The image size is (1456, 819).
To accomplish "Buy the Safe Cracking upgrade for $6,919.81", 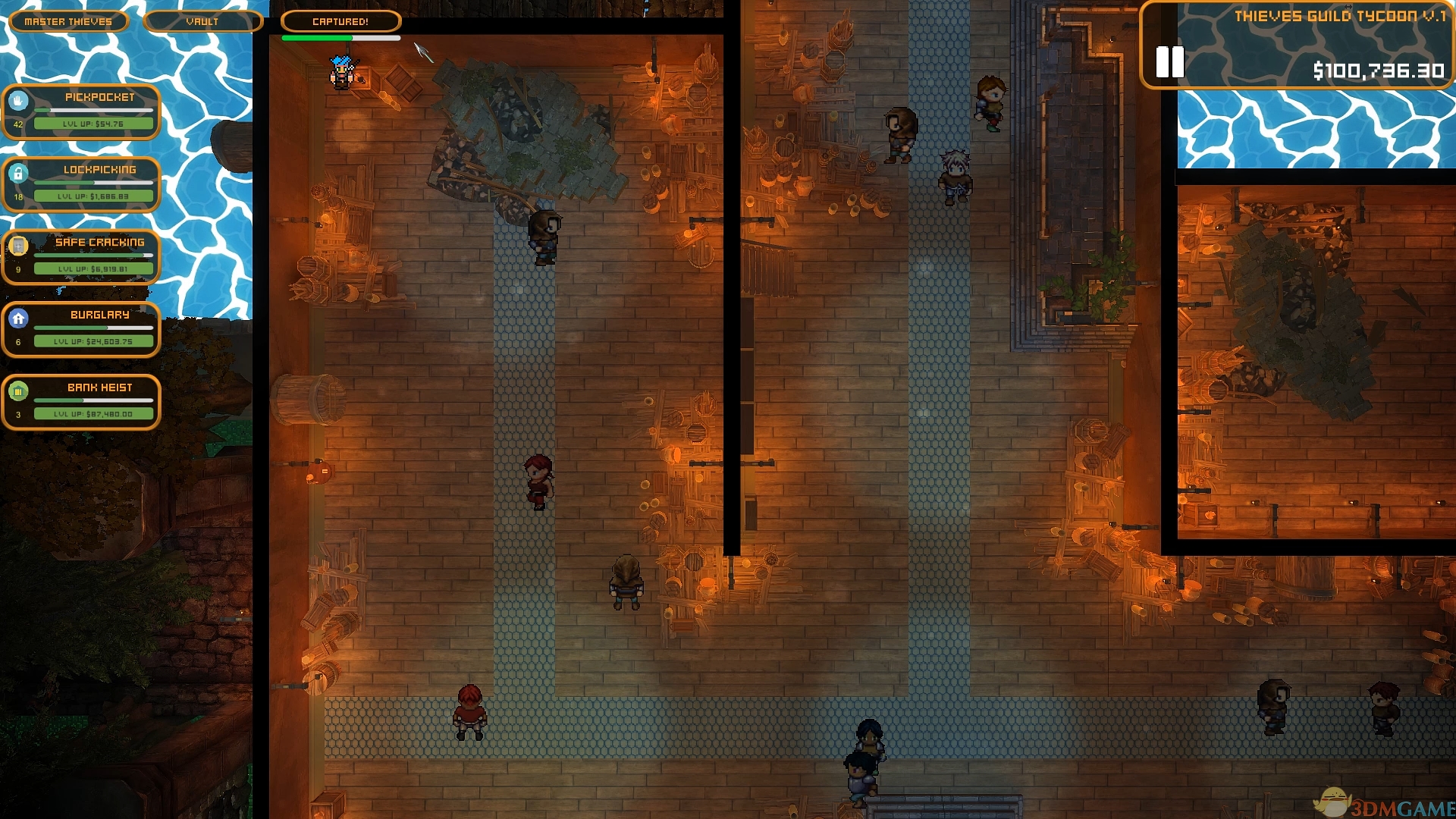I will [x=93, y=268].
